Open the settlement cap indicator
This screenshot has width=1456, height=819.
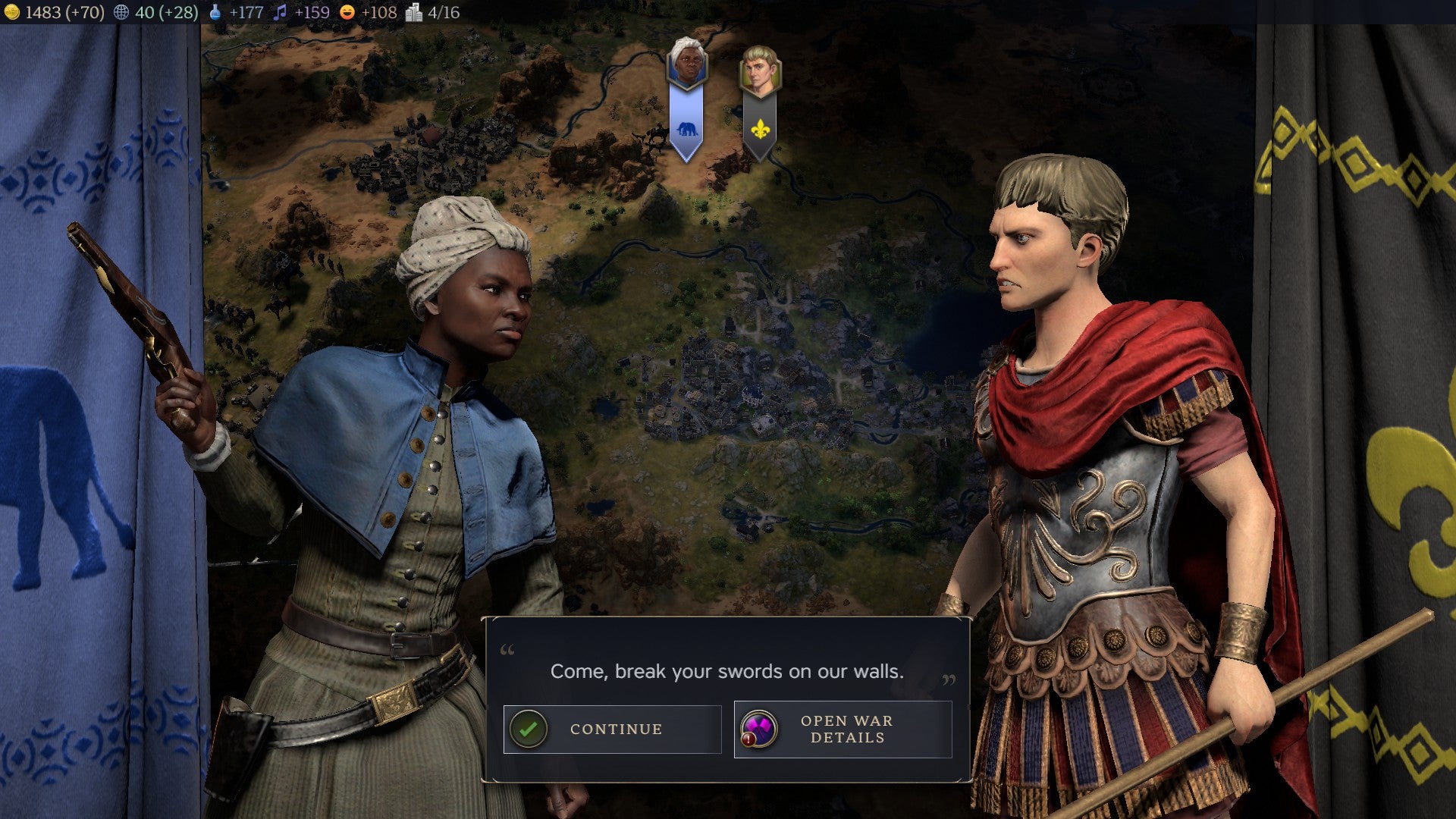pos(433,12)
